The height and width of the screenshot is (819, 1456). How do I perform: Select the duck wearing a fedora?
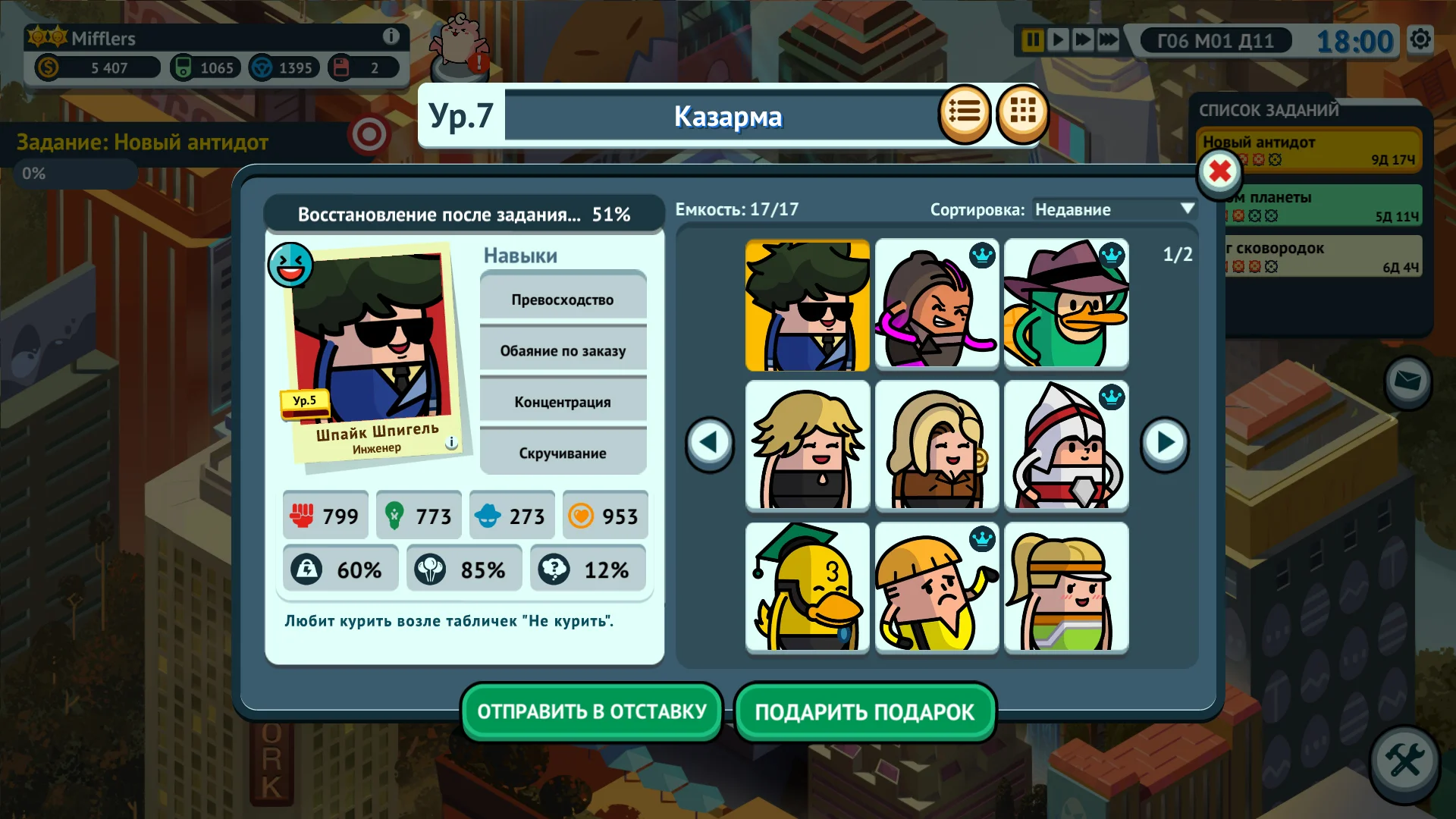click(1065, 305)
